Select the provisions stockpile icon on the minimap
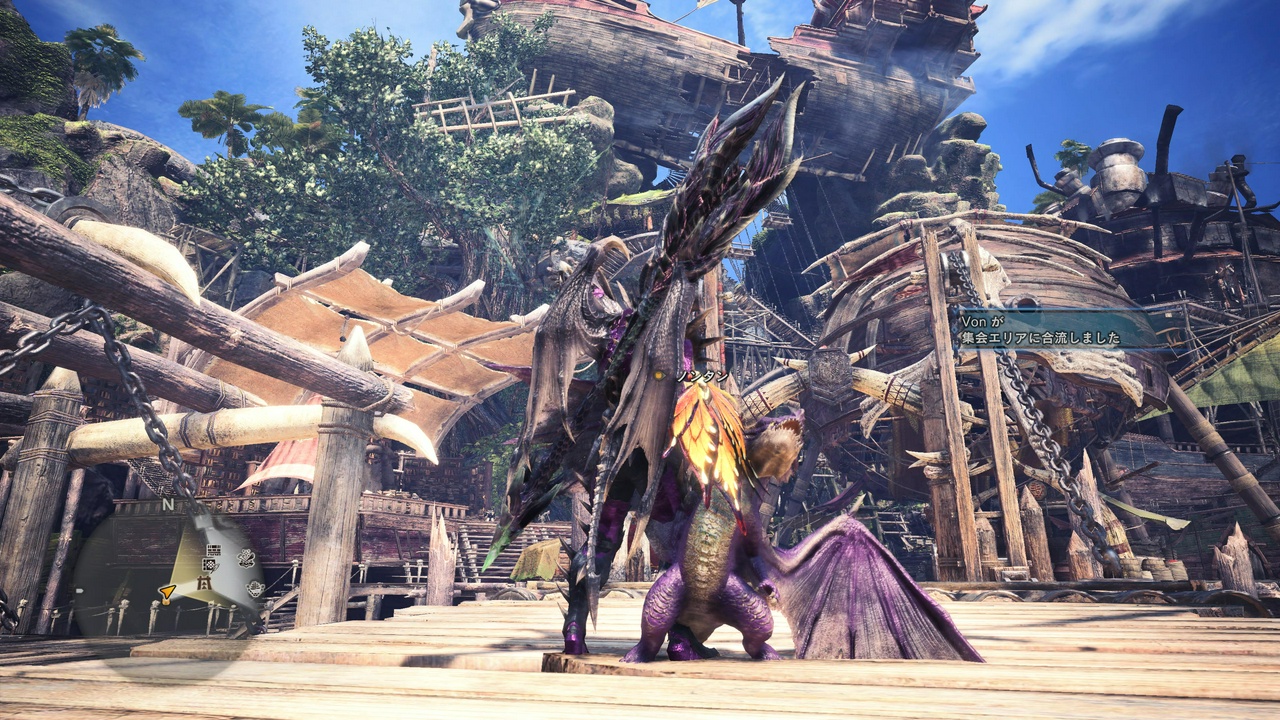The height and width of the screenshot is (720, 1280). pyautogui.click(x=254, y=589)
